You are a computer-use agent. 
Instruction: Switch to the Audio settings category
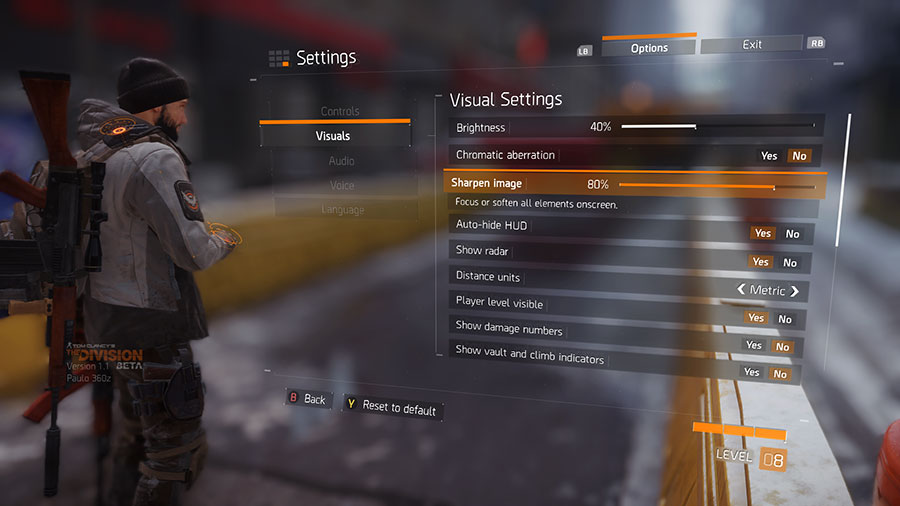341,161
